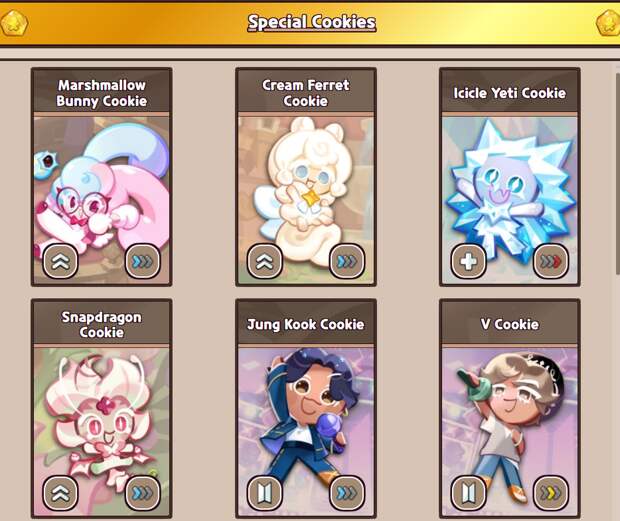Tap the red arrows icon on Icicle Yeti Cookie
This screenshot has width=620, height=521.
(x=550, y=262)
